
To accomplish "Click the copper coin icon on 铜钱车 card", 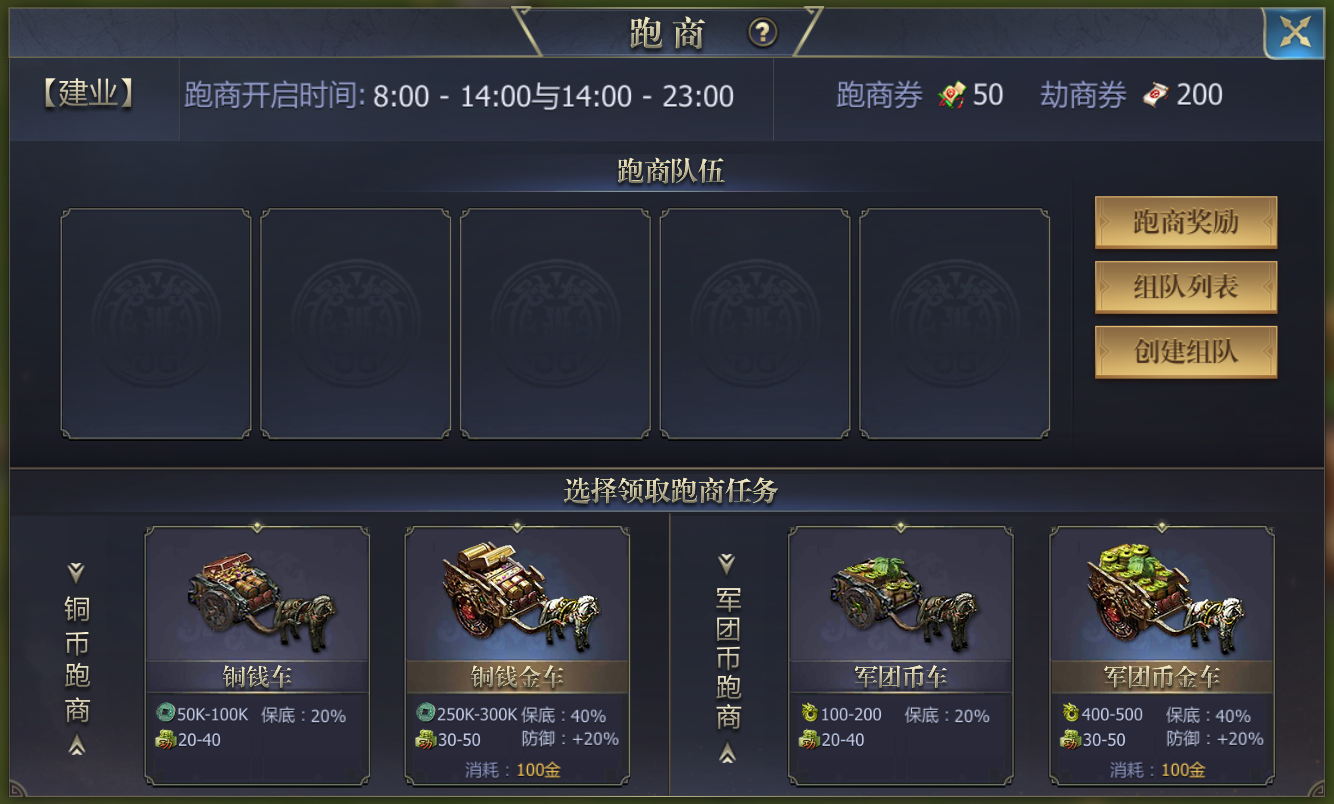I will point(166,713).
